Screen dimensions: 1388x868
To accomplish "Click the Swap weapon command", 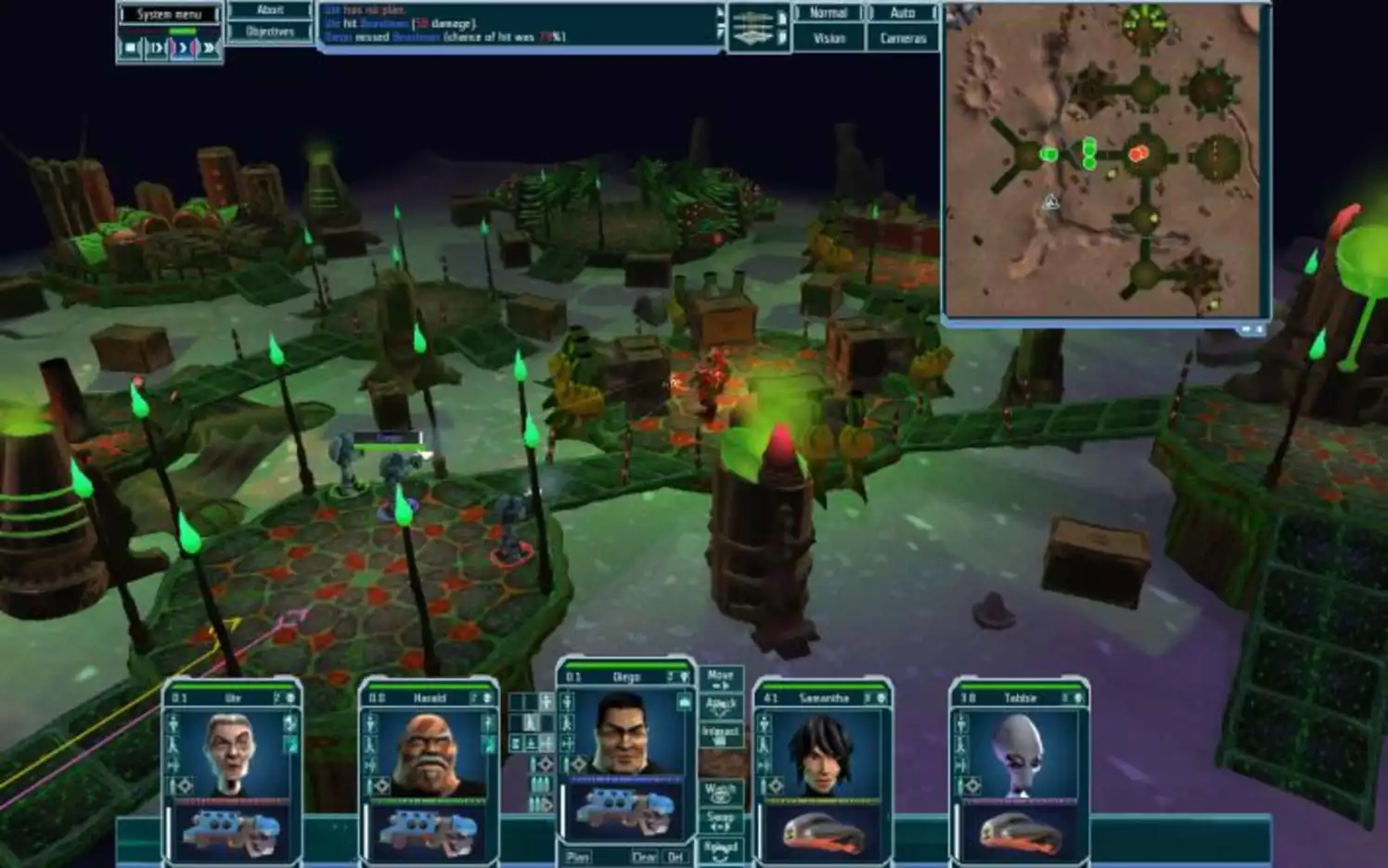I will click(720, 821).
